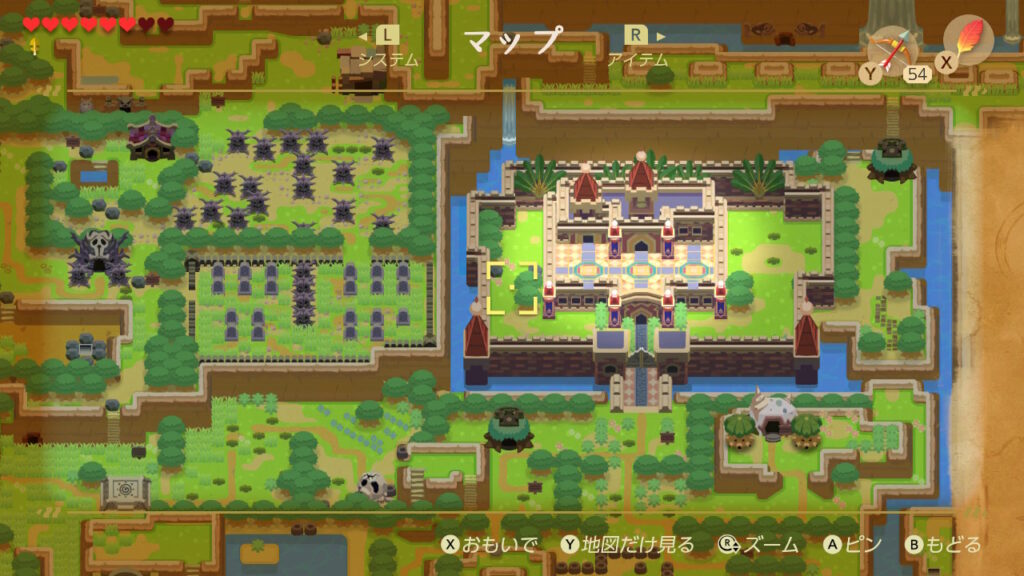
Task: Choose the Roc's Feather item slot
Action: click(x=968, y=41)
